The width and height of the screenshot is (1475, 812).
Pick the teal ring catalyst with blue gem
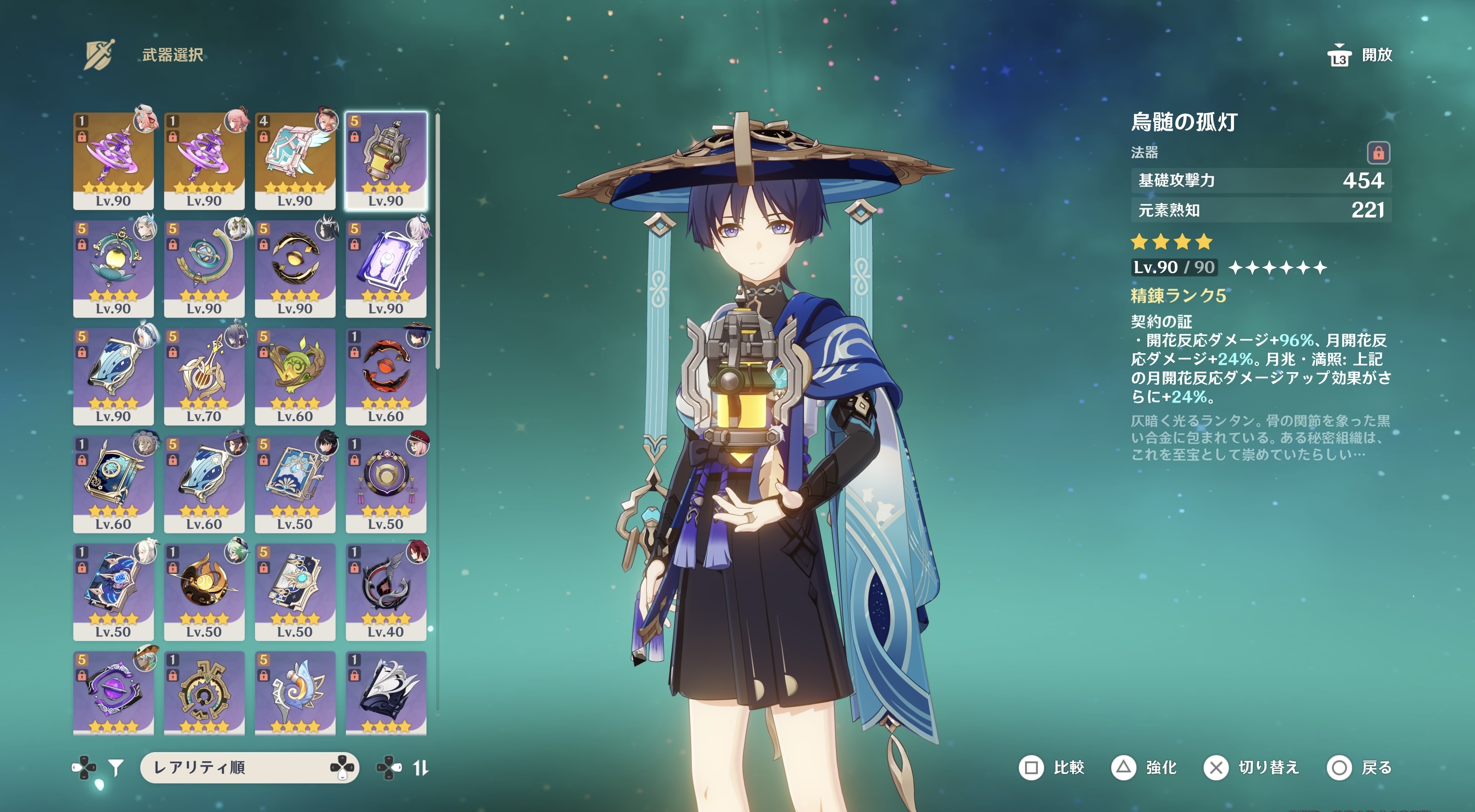204,268
